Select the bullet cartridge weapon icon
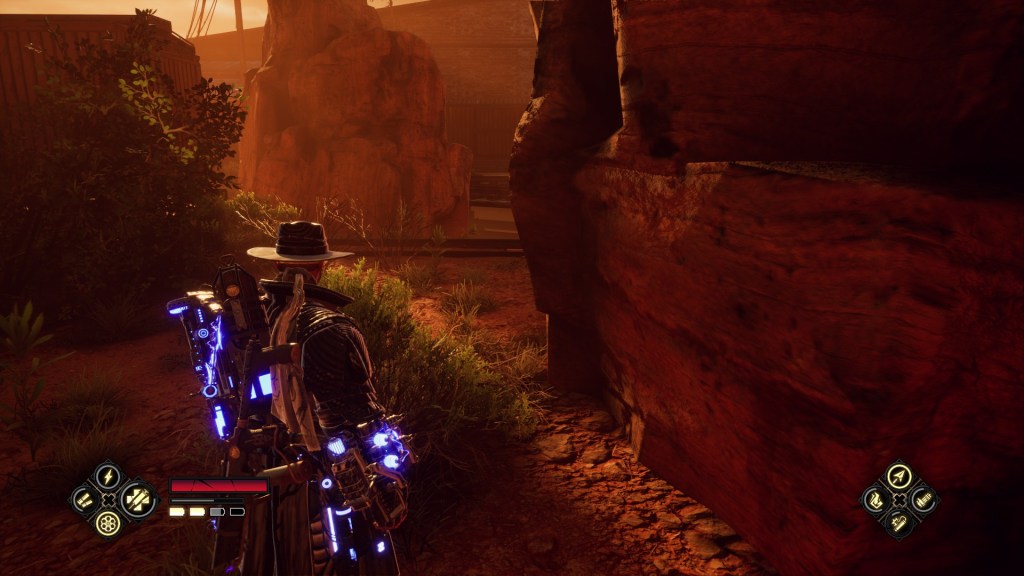This screenshot has height=576, width=1024. pos(923,499)
